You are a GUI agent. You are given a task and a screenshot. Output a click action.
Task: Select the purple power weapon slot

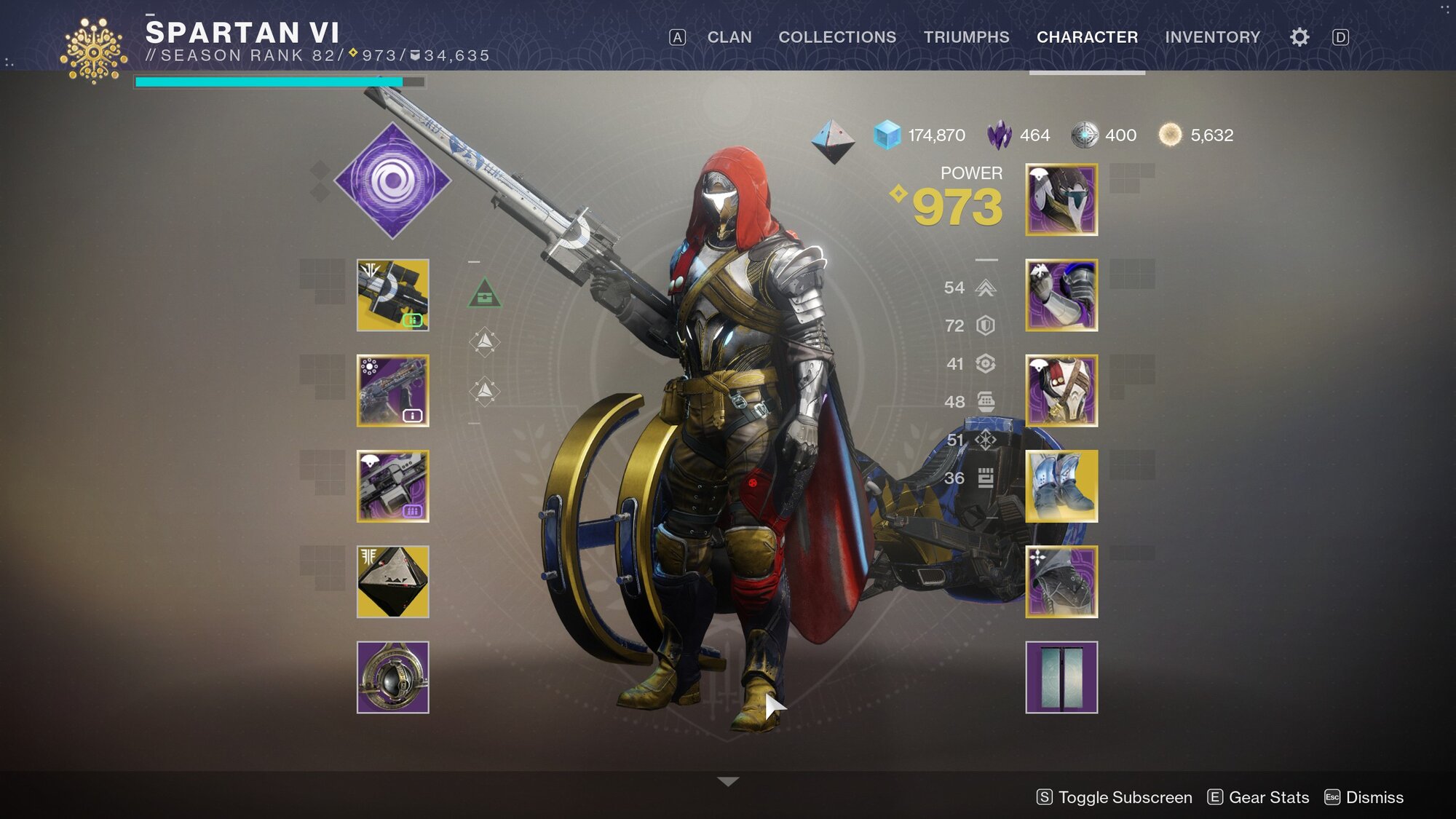(x=392, y=486)
